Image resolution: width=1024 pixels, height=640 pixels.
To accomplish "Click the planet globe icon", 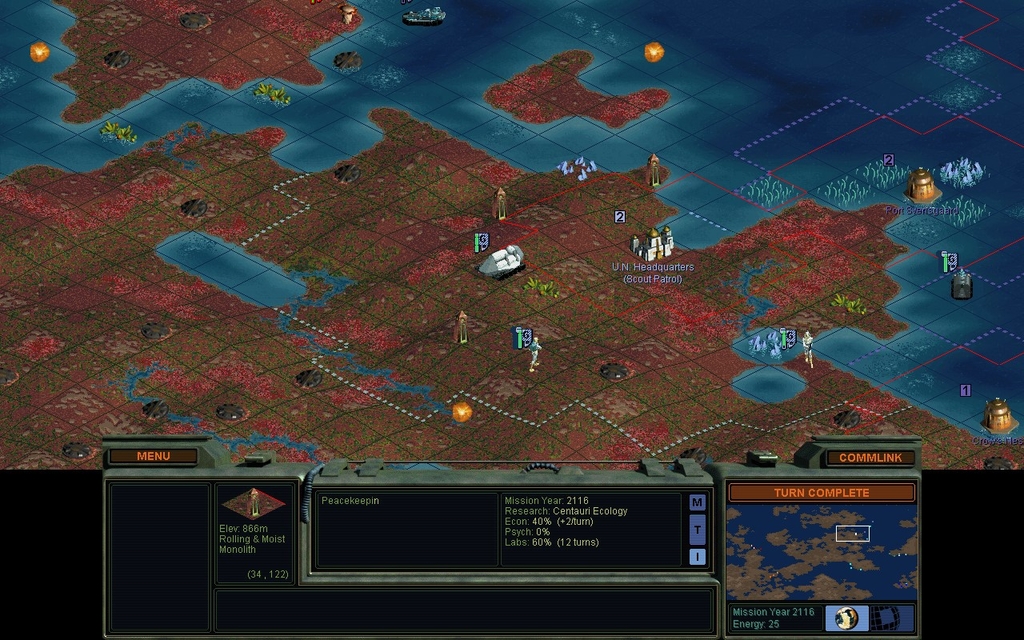I will [x=846, y=617].
